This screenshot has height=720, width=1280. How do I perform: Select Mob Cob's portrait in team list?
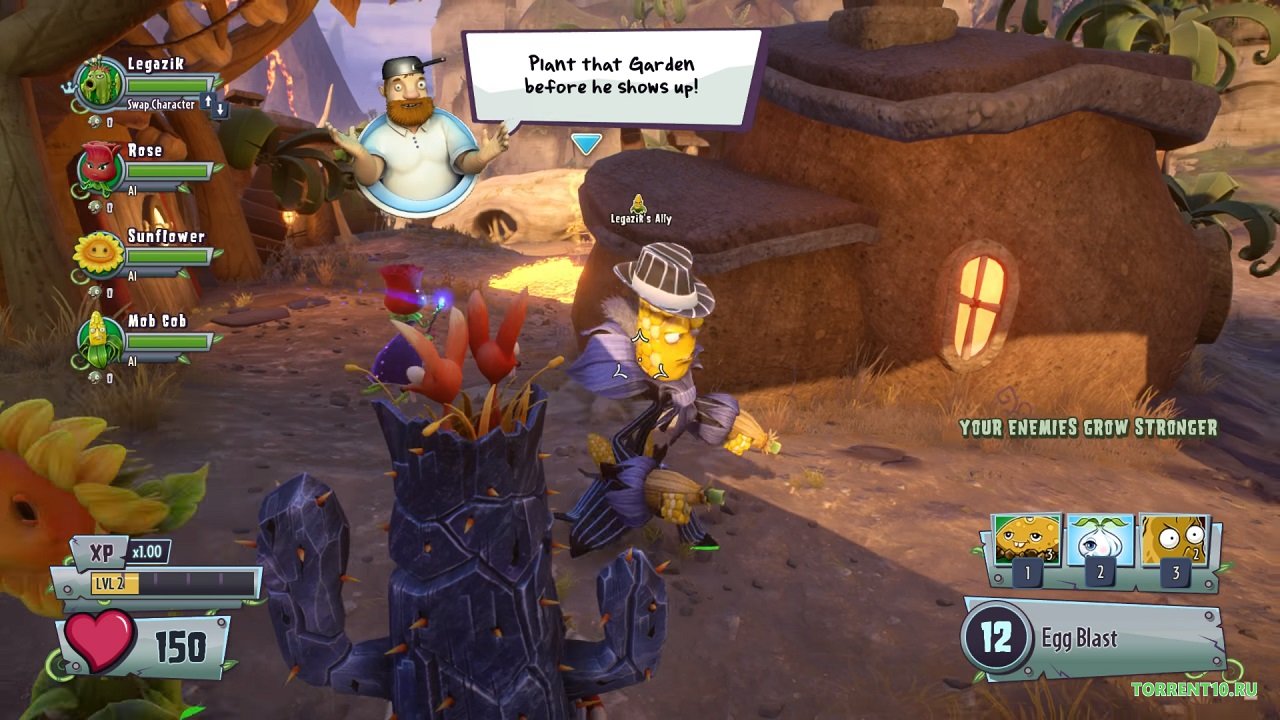(x=100, y=339)
